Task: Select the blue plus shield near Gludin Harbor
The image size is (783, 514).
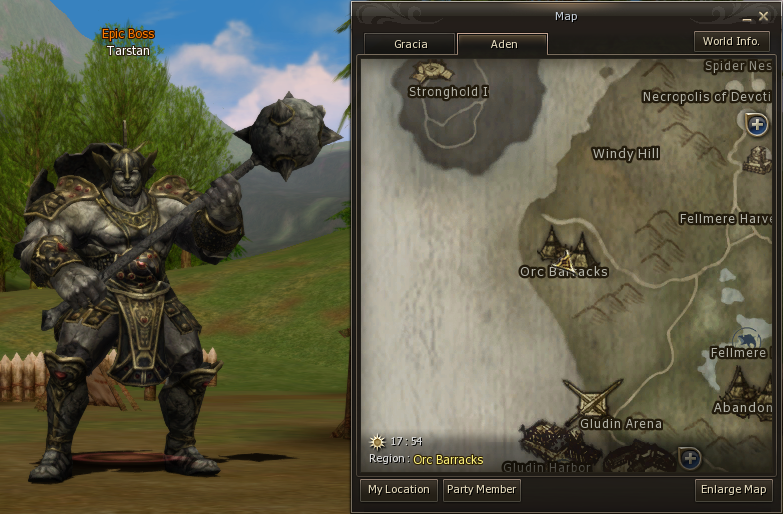Action: coord(689,459)
